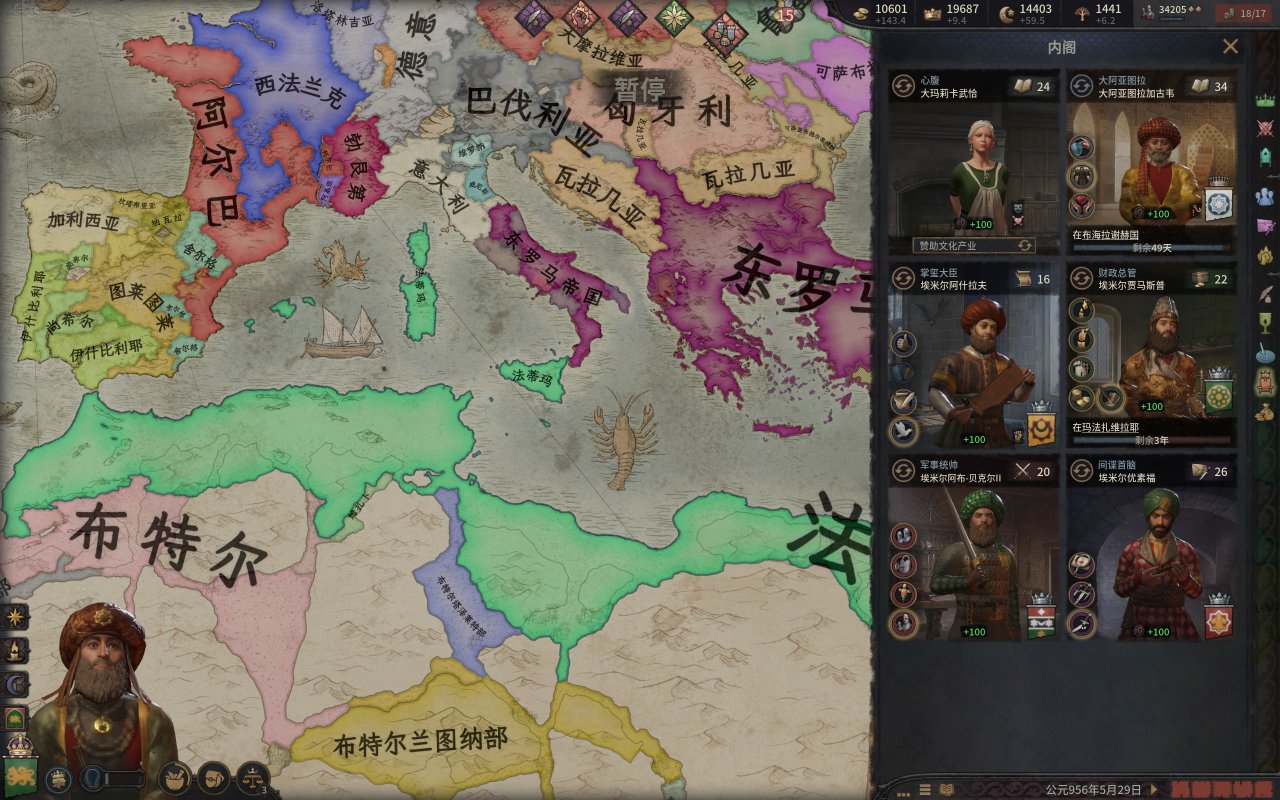
Task: Choose the dove task for 掌玺大臣
Action: pos(903,431)
